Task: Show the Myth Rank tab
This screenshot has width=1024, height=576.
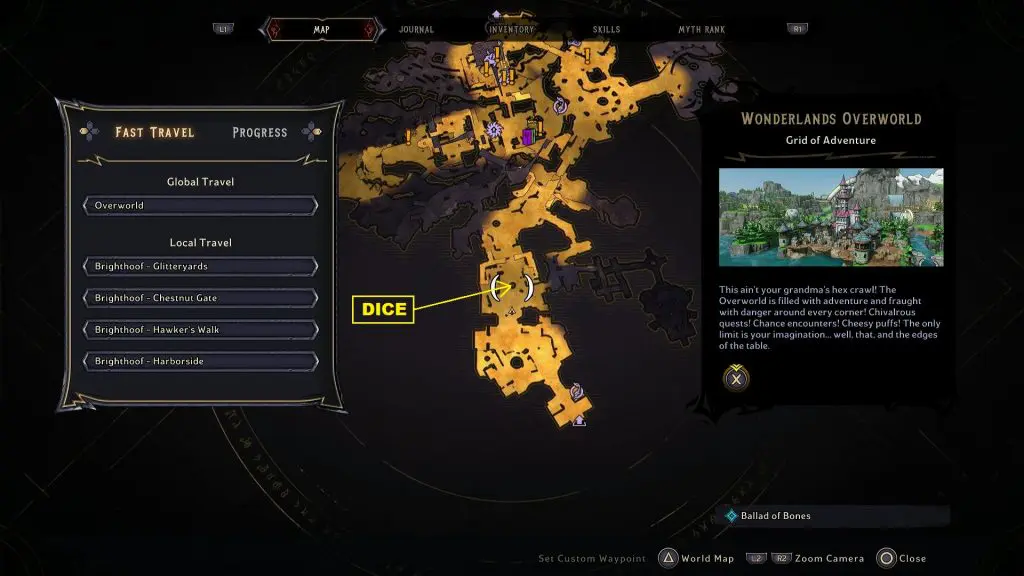Action: 701,30
